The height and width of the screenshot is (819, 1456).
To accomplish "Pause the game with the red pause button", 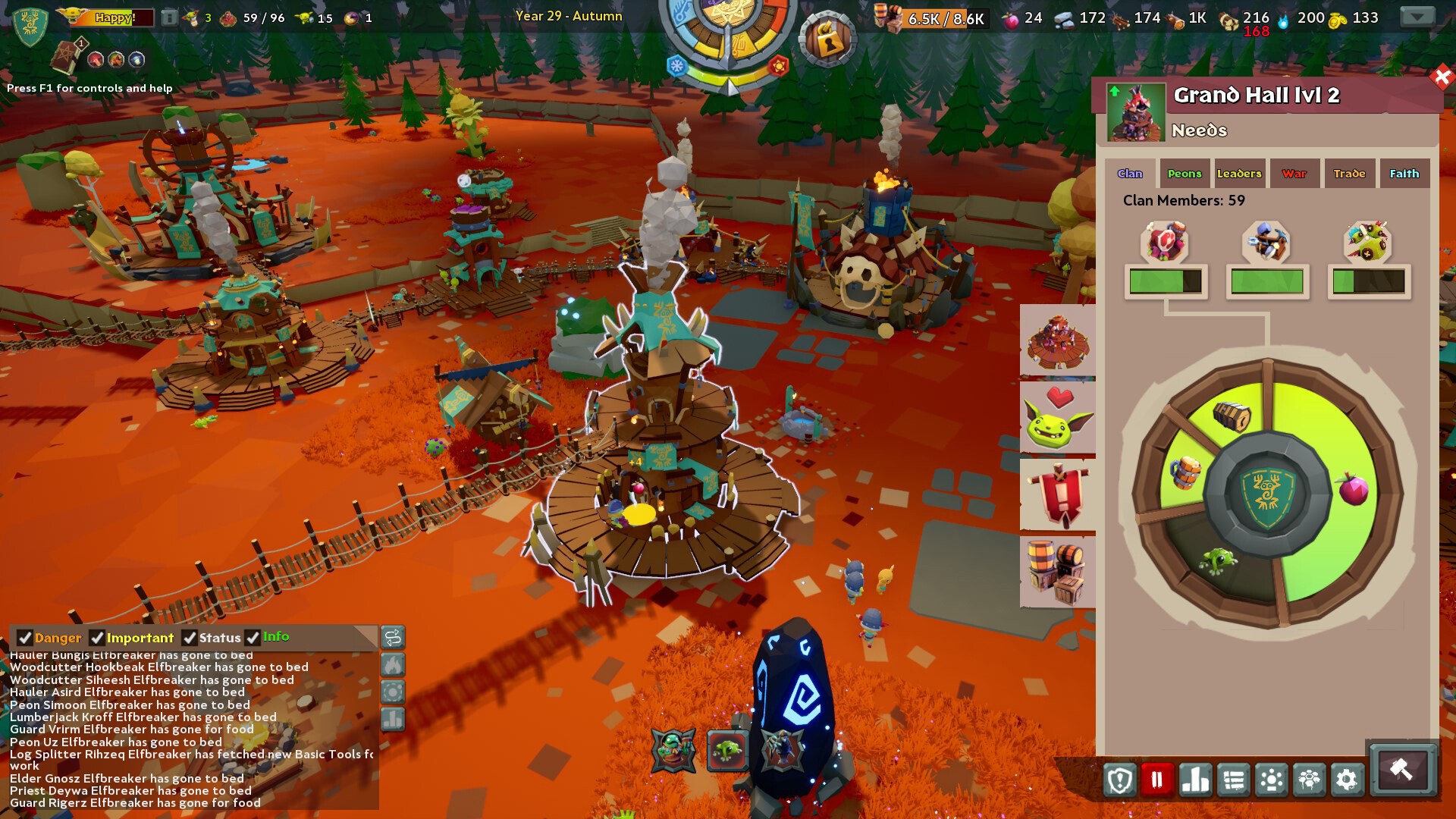I will pyautogui.click(x=1155, y=778).
